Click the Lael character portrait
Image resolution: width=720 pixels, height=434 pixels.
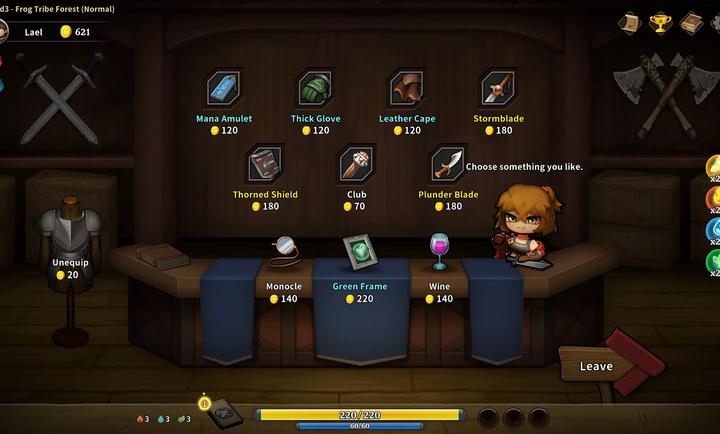point(5,32)
